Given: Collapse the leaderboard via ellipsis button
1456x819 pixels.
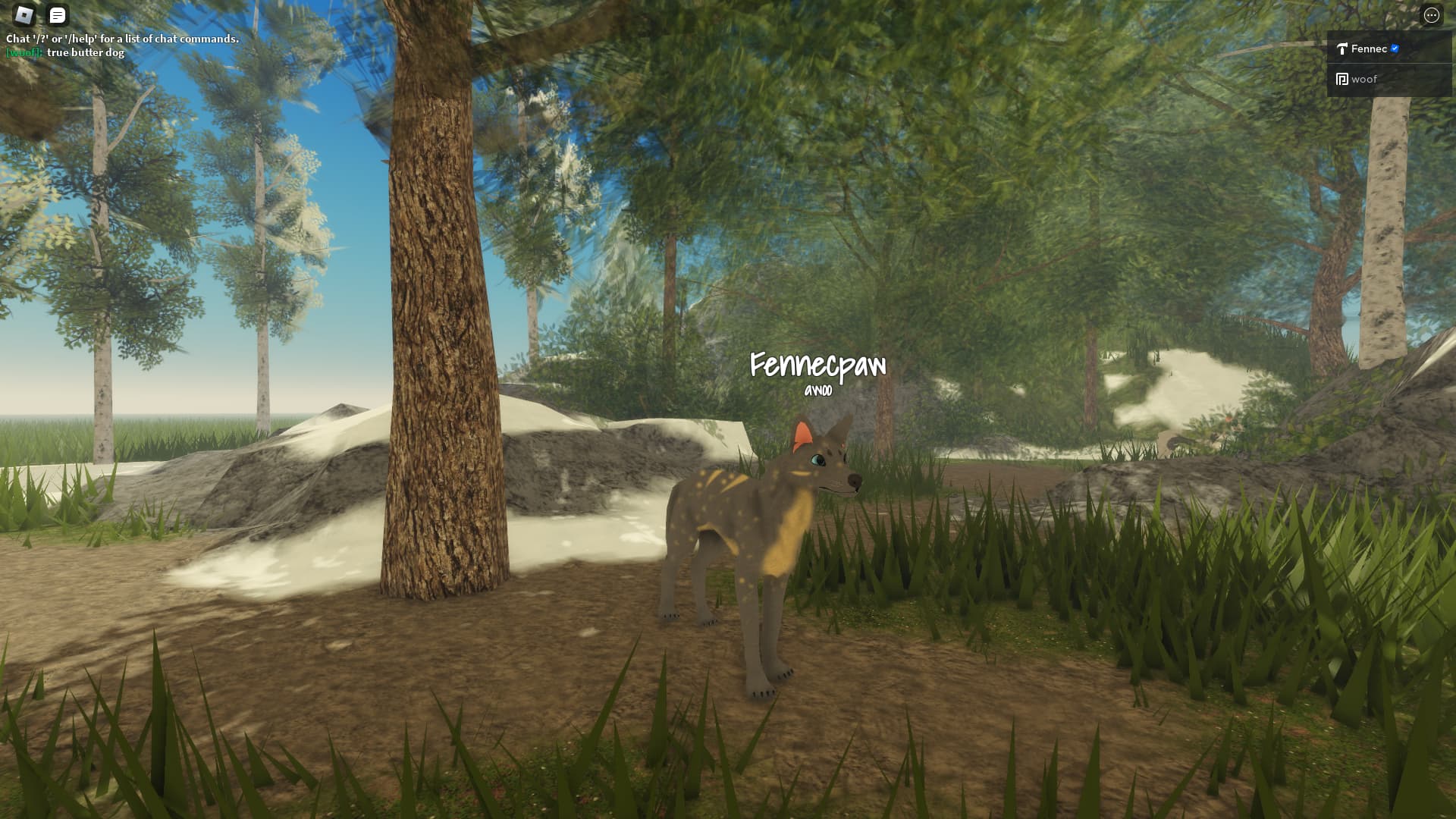Looking at the screenshot, I should (x=1432, y=14).
